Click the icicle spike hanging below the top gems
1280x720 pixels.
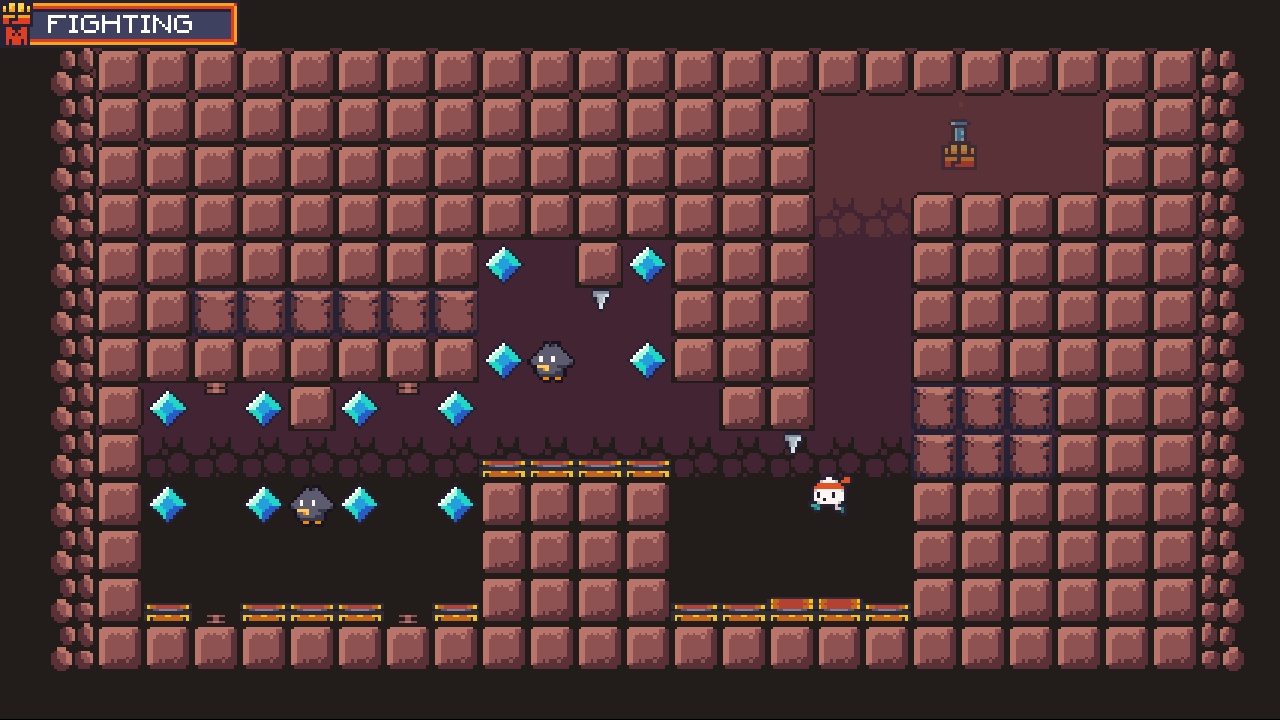[601, 298]
